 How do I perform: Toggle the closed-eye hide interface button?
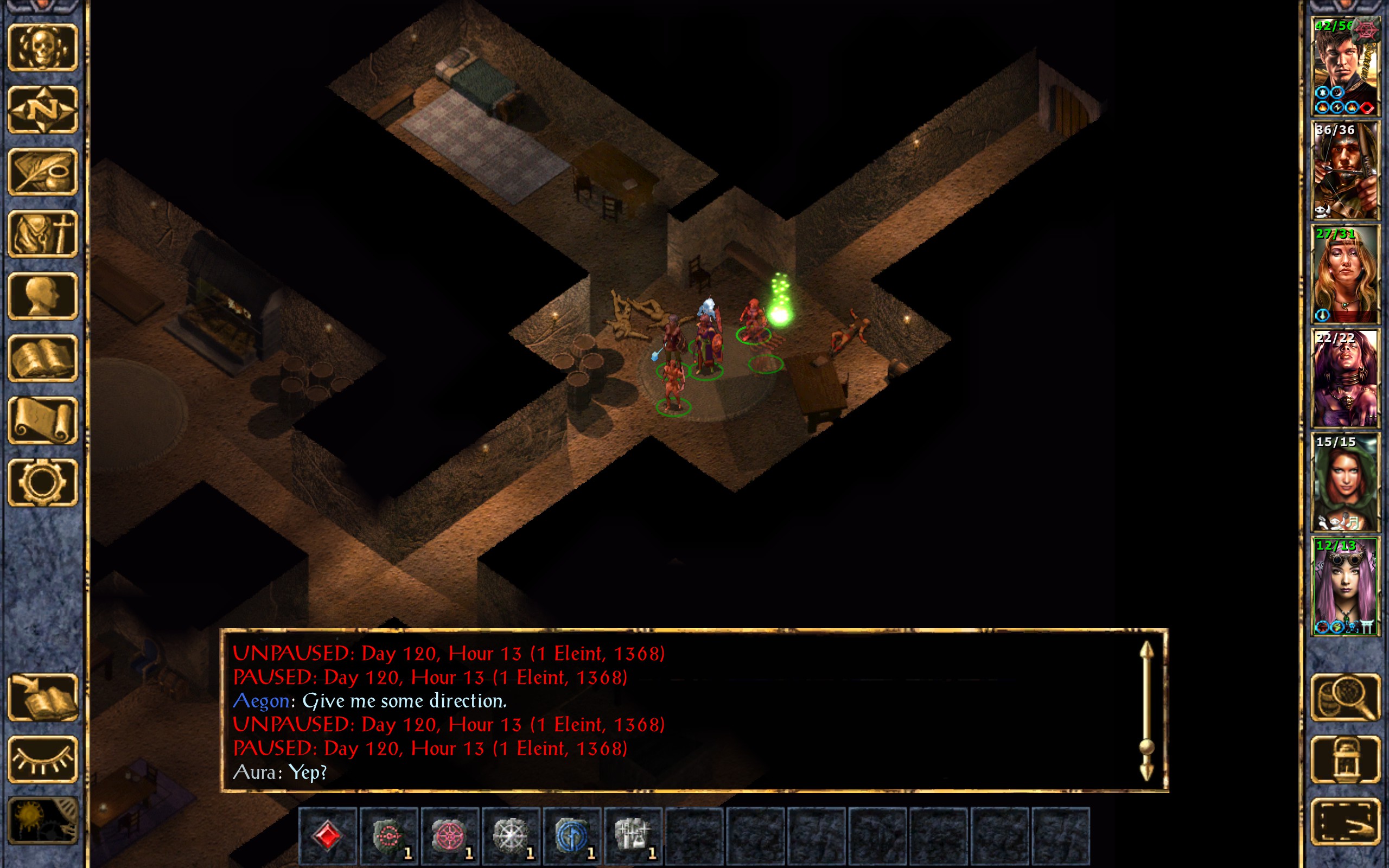click(x=43, y=759)
